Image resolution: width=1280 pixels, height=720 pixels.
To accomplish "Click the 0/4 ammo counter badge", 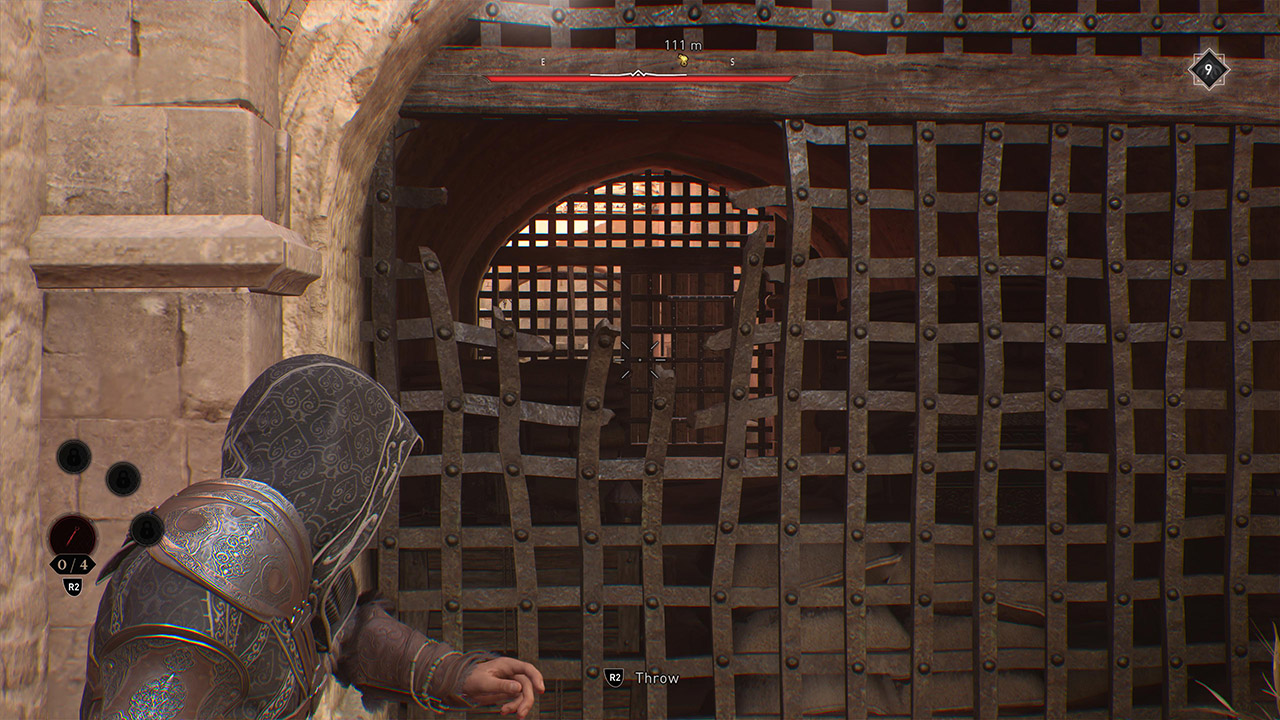I will [x=73, y=563].
